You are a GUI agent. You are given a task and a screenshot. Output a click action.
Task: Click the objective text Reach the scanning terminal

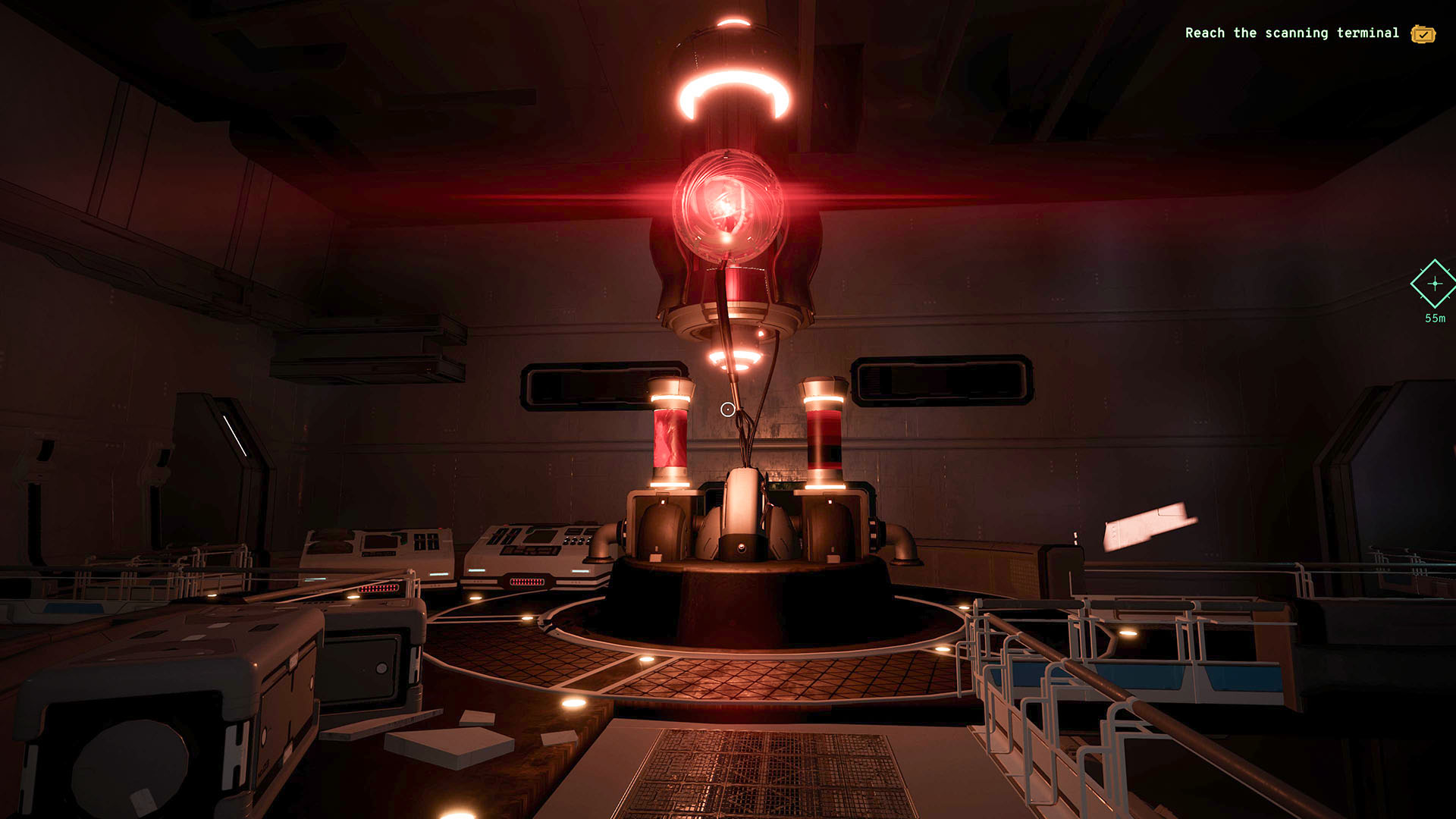1293,33
